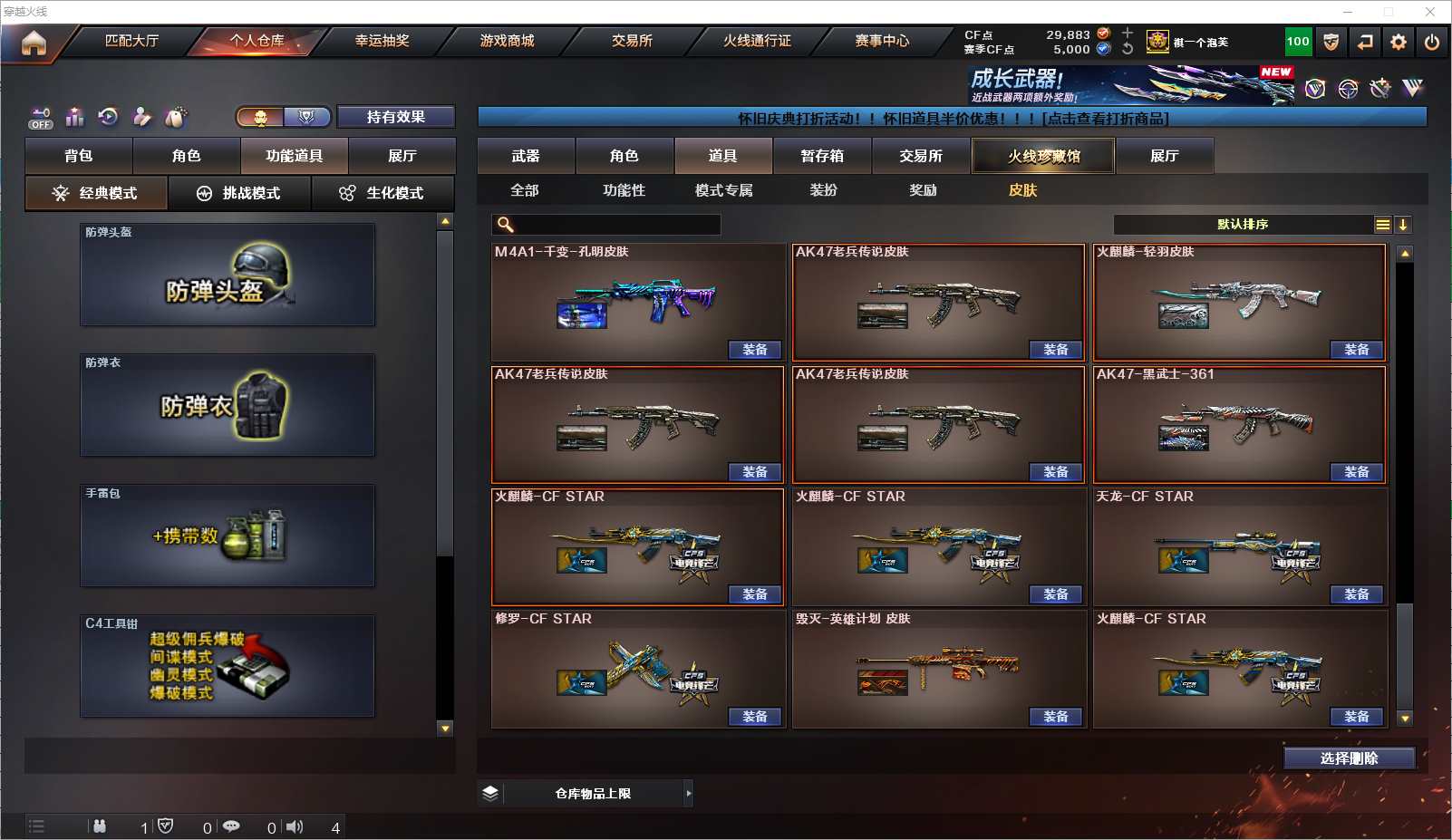Click the 选择删除 button
The width and height of the screenshot is (1452, 840).
click(1349, 758)
